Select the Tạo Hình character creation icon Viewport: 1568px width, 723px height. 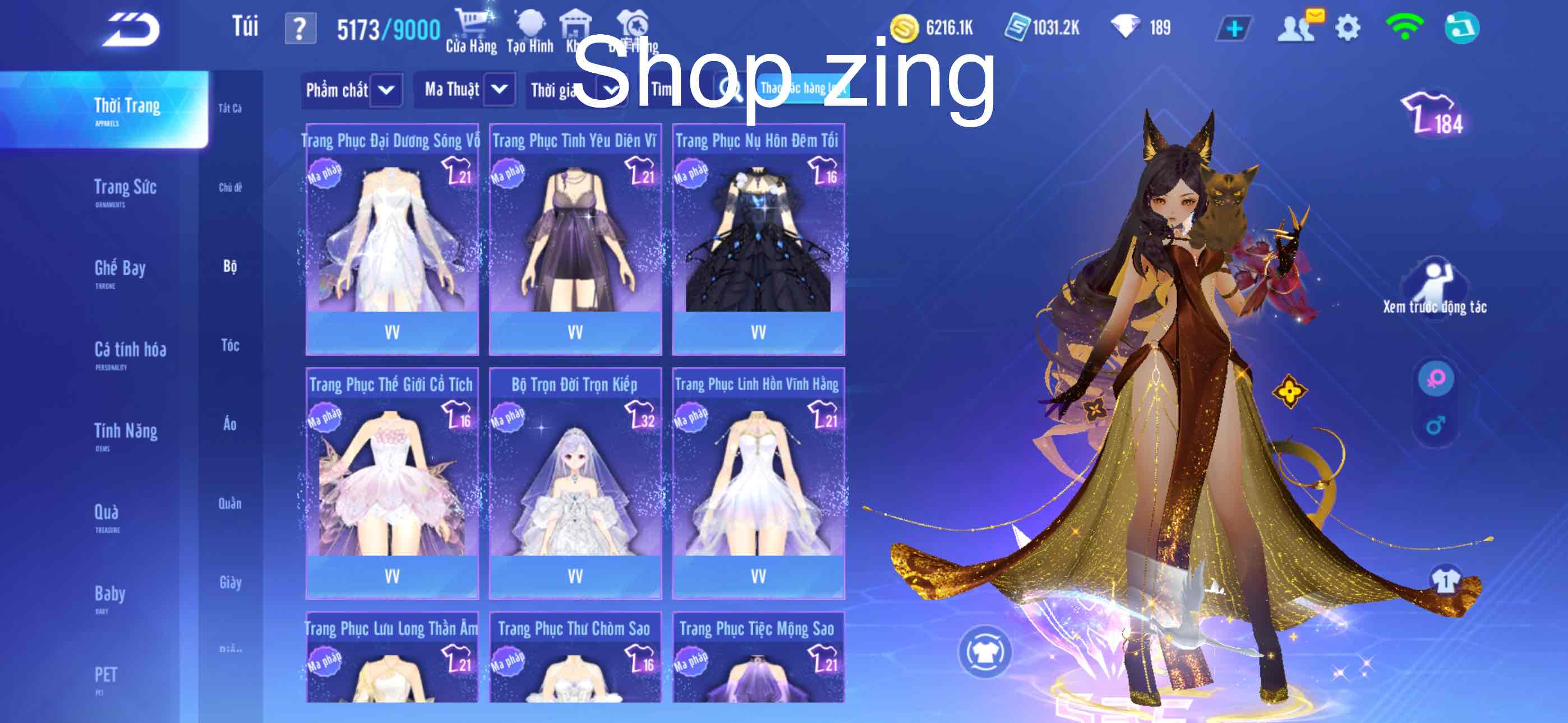tap(531, 24)
